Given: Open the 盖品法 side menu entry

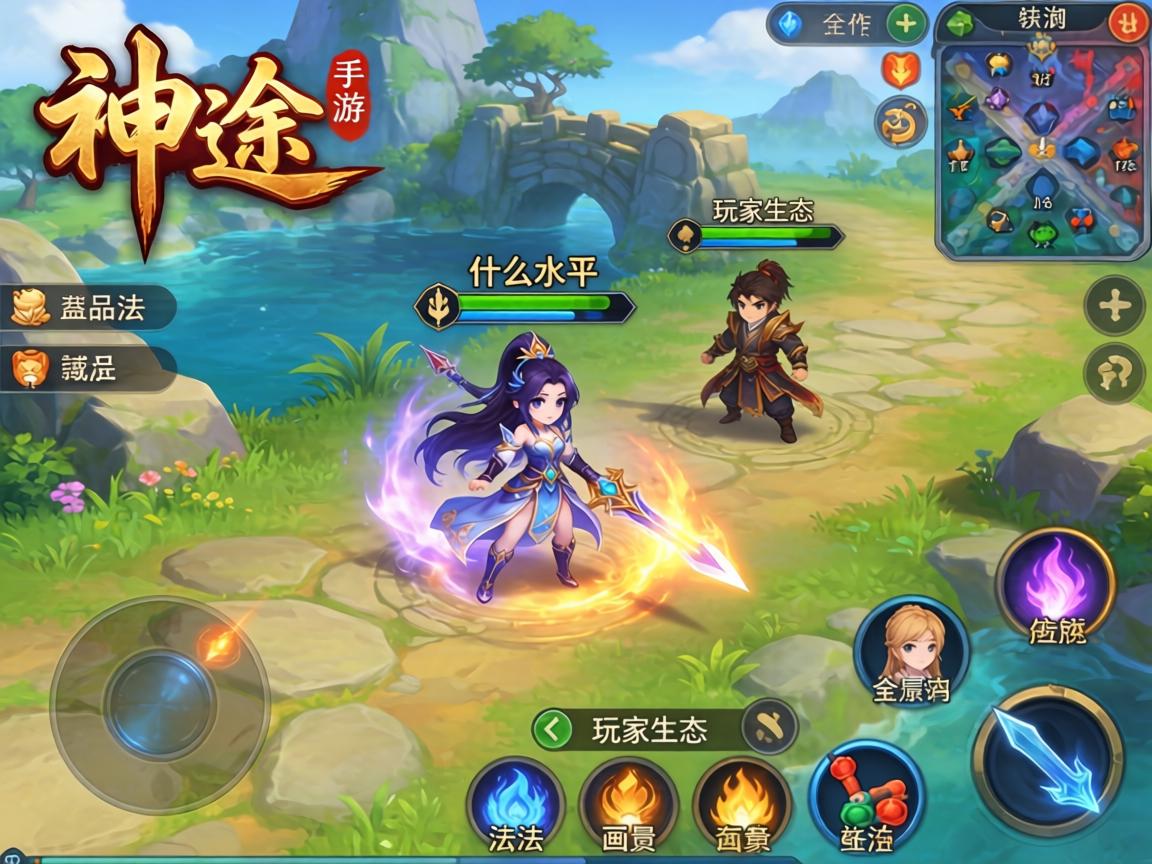Looking at the screenshot, I should tap(88, 308).
